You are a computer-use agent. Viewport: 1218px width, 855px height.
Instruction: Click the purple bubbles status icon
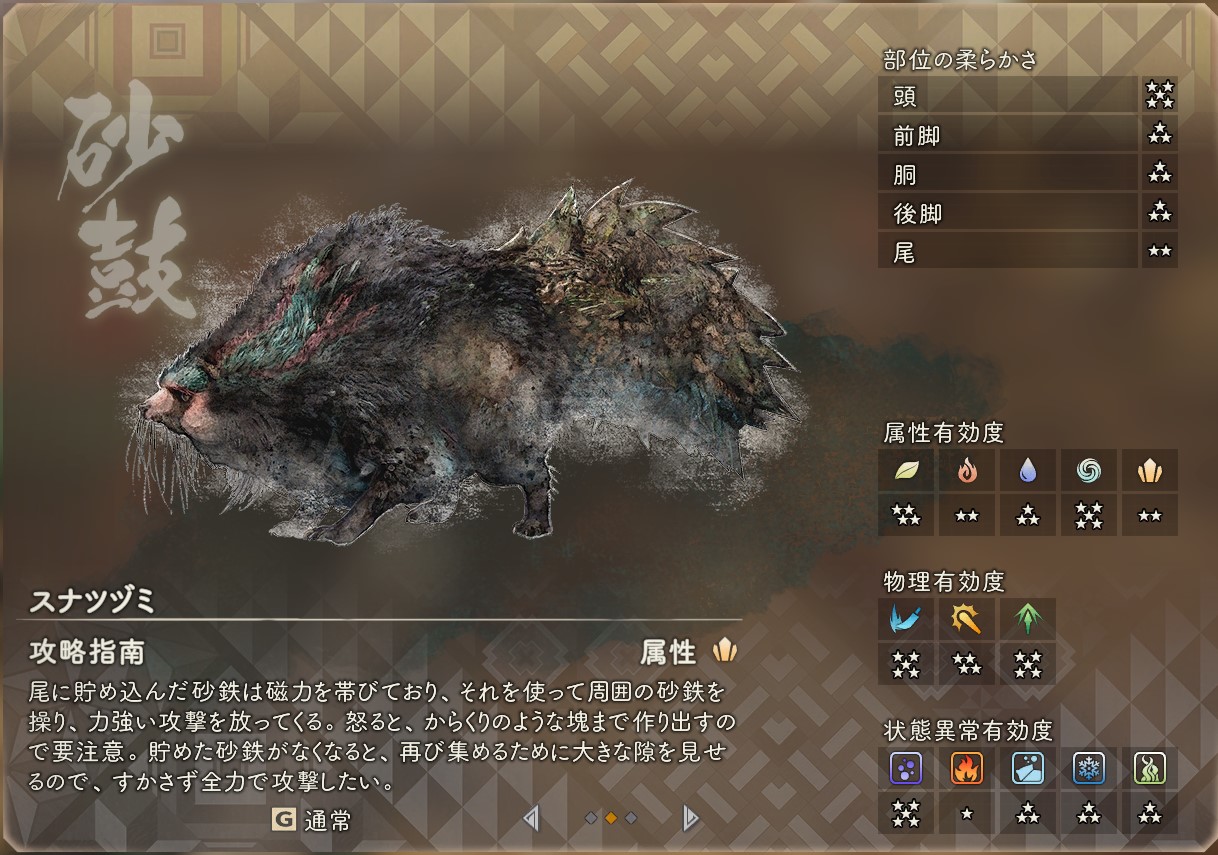[x=906, y=768]
